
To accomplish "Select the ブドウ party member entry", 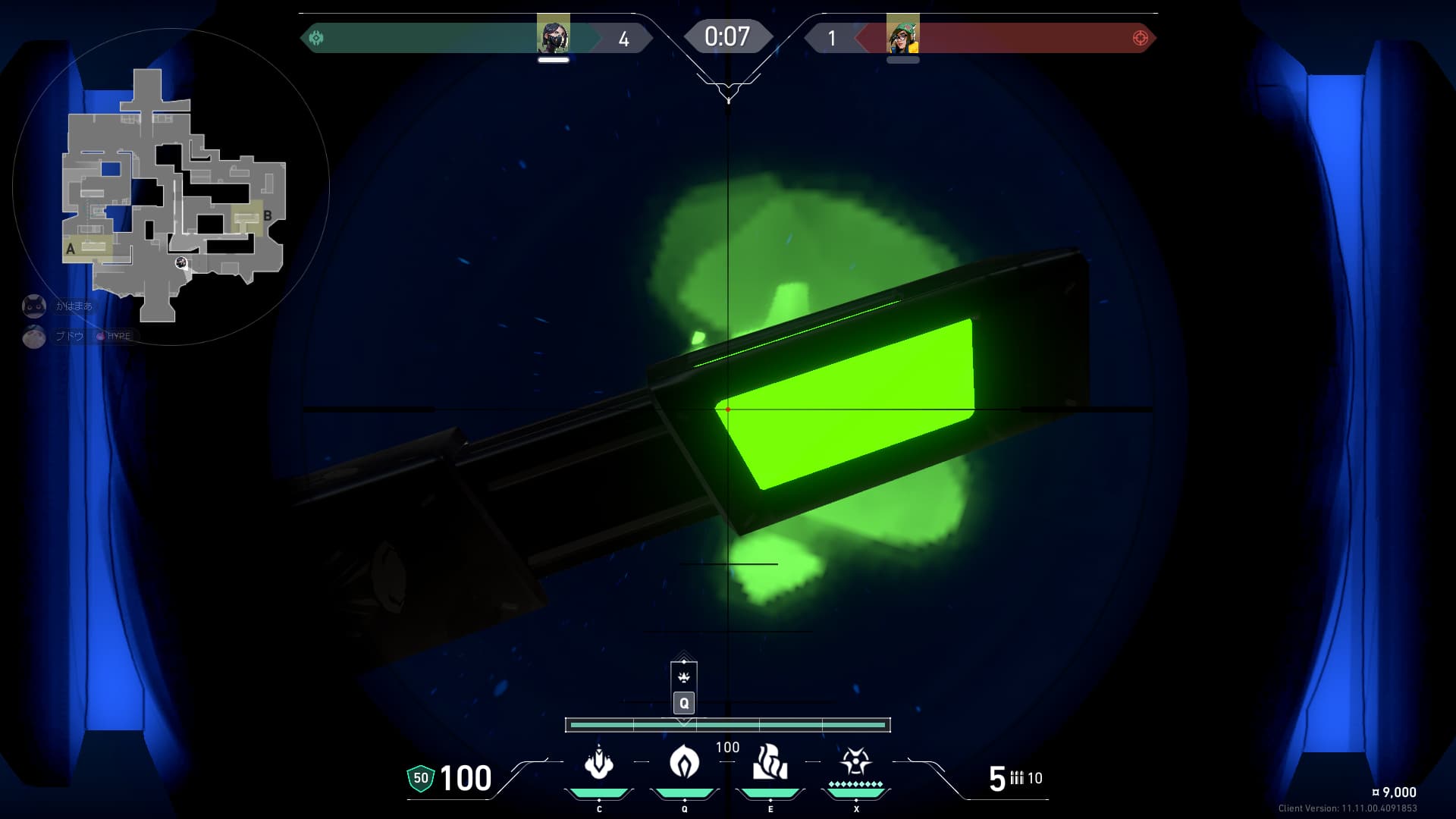I will [x=70, y=336].
